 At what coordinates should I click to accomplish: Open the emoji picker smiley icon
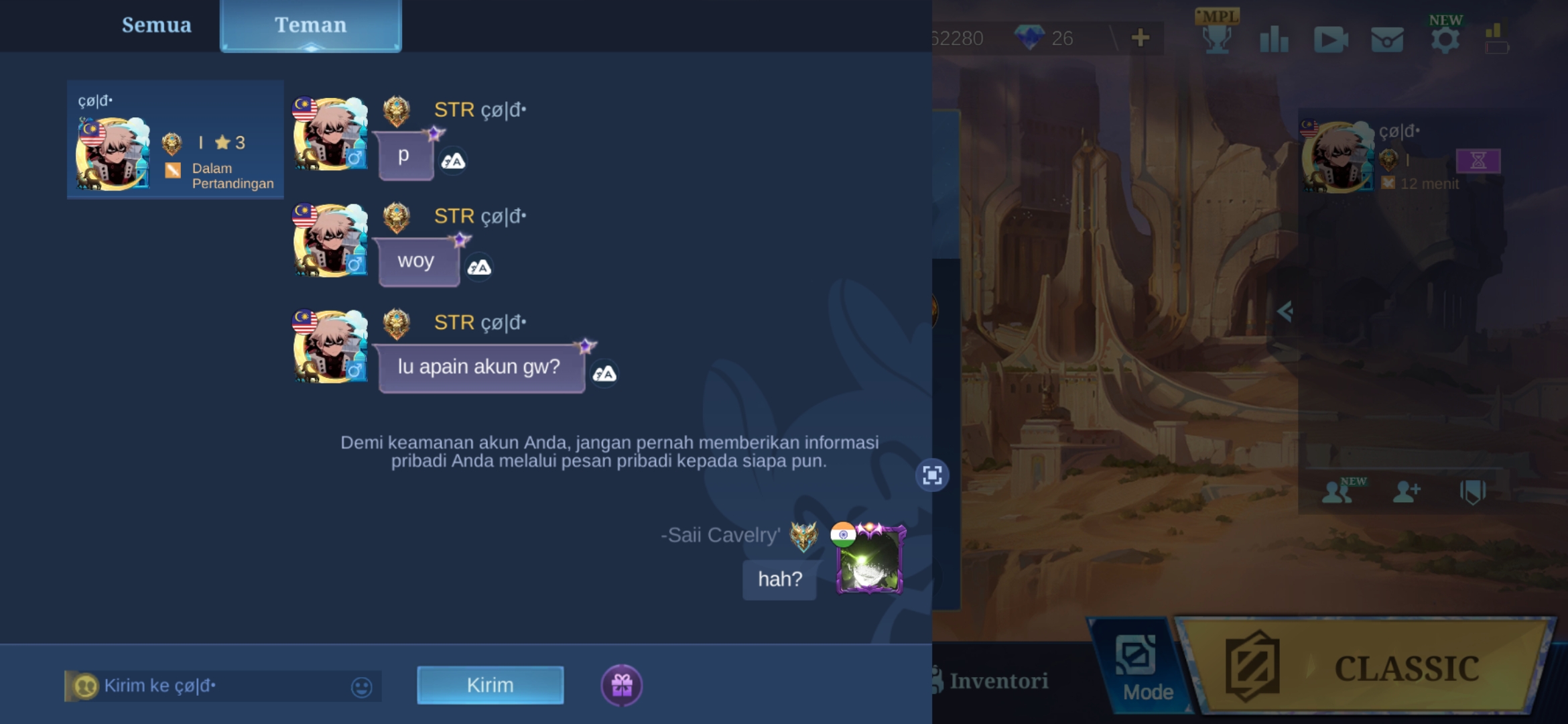click(x=361, y=687)
